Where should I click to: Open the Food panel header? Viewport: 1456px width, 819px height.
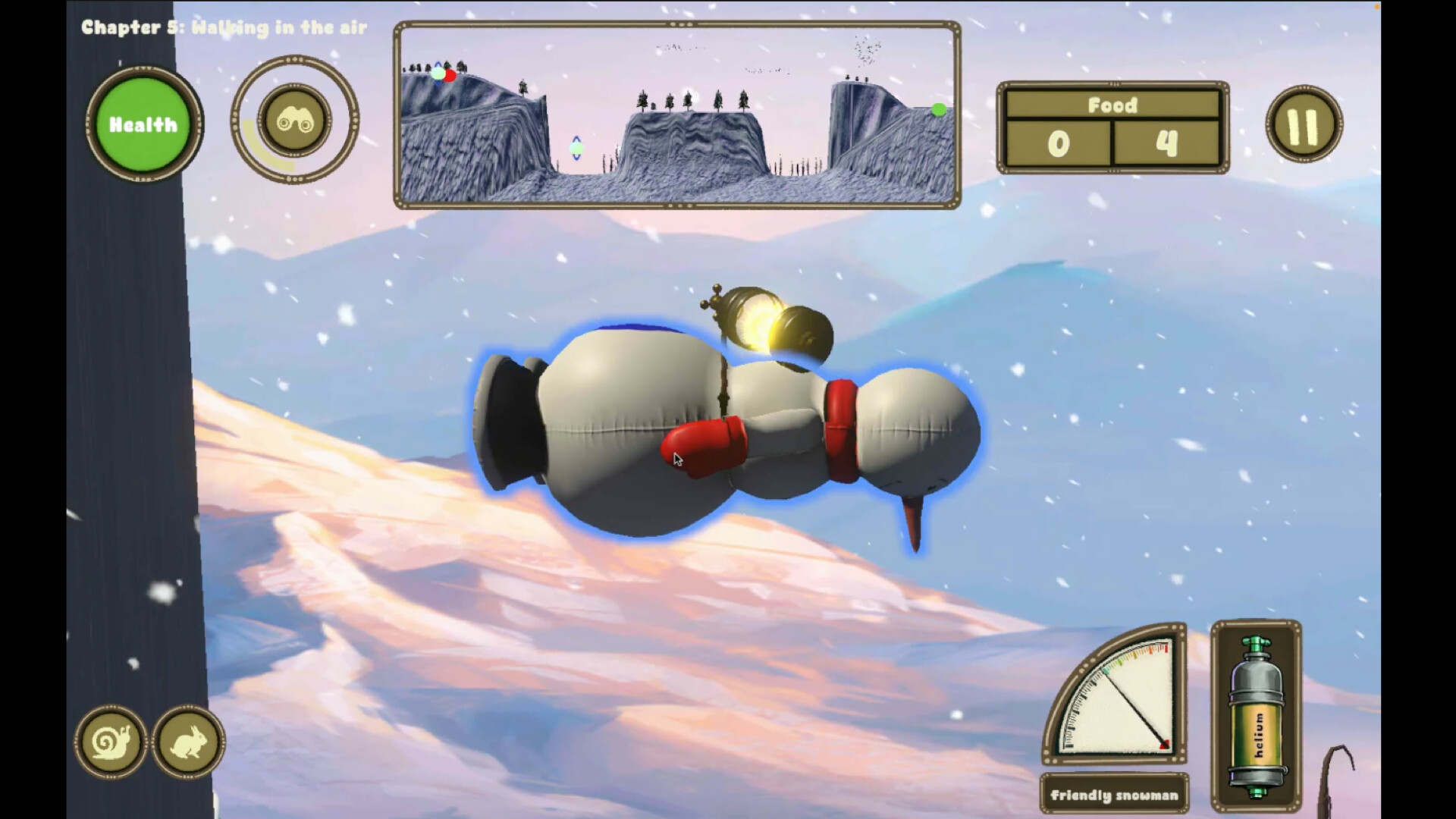point(1112,105)
